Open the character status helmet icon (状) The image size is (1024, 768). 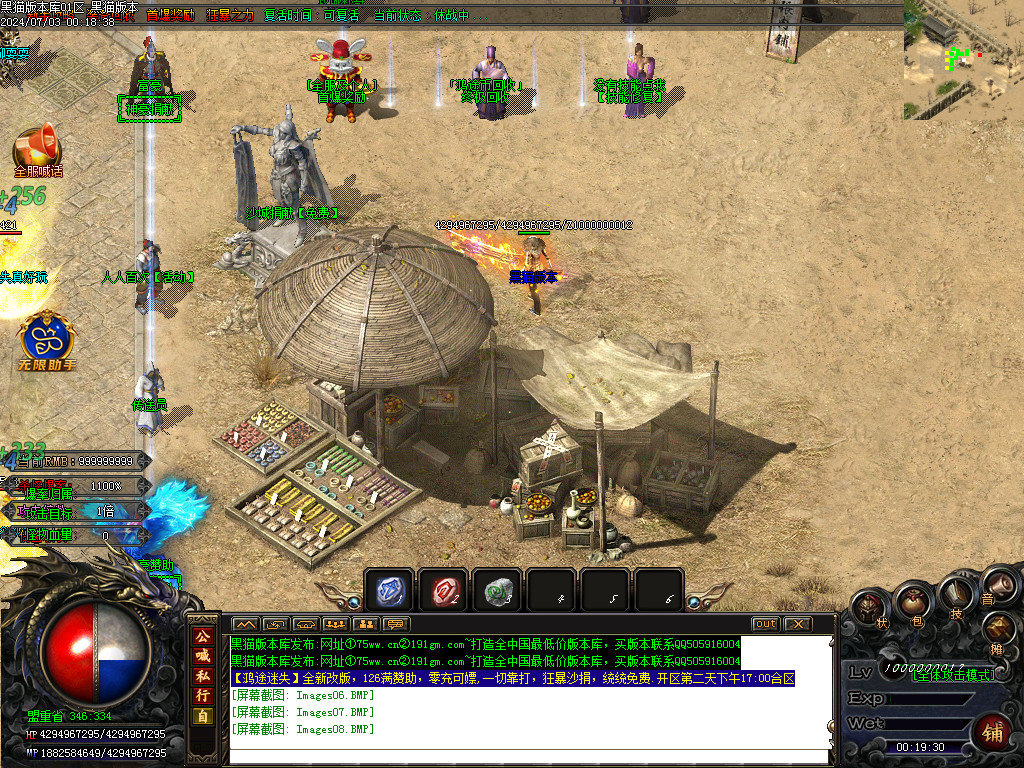pyautogui.click(x=869, y=608)
